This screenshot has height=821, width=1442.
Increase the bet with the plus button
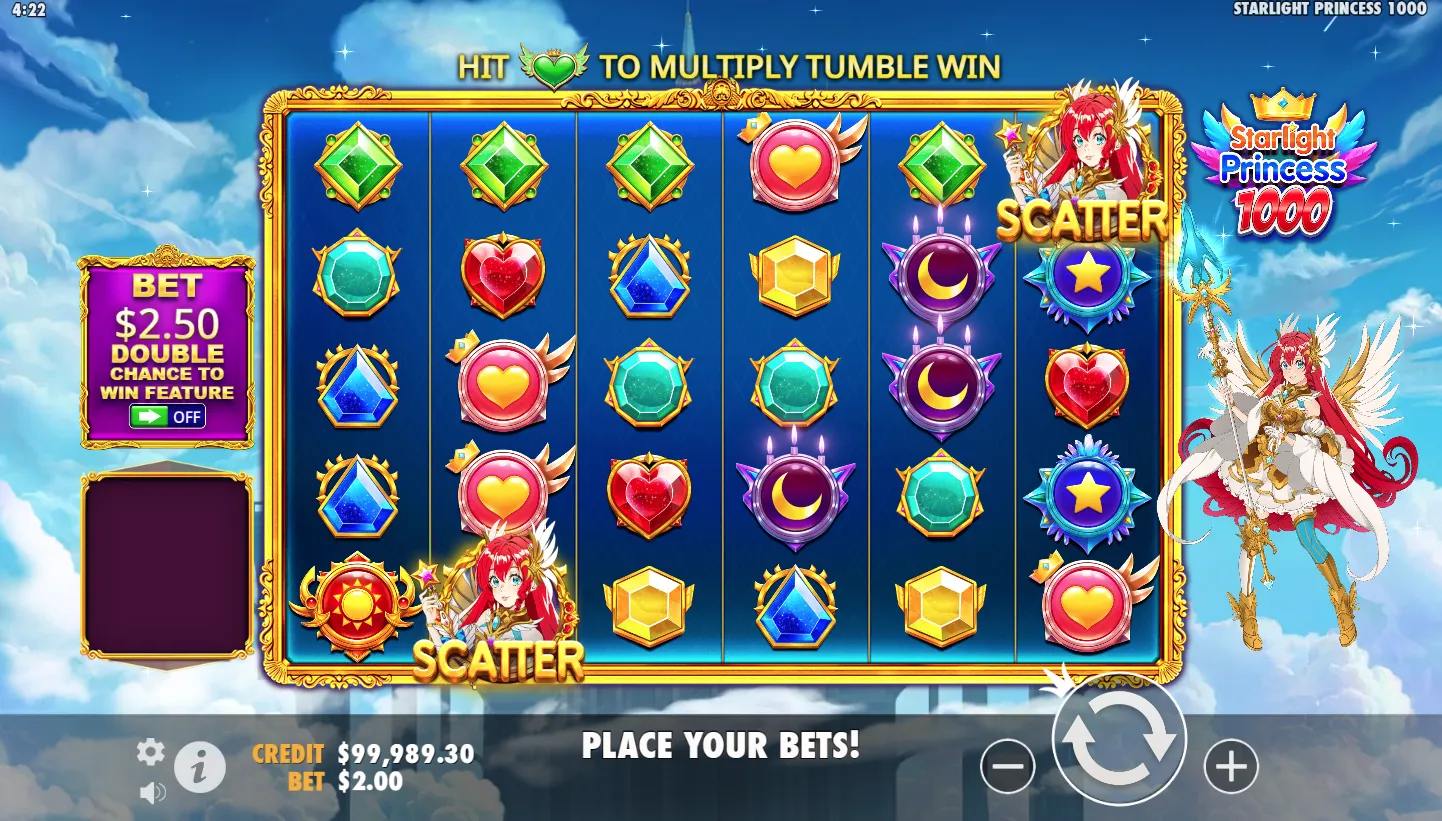click(x=1230, y=767)
